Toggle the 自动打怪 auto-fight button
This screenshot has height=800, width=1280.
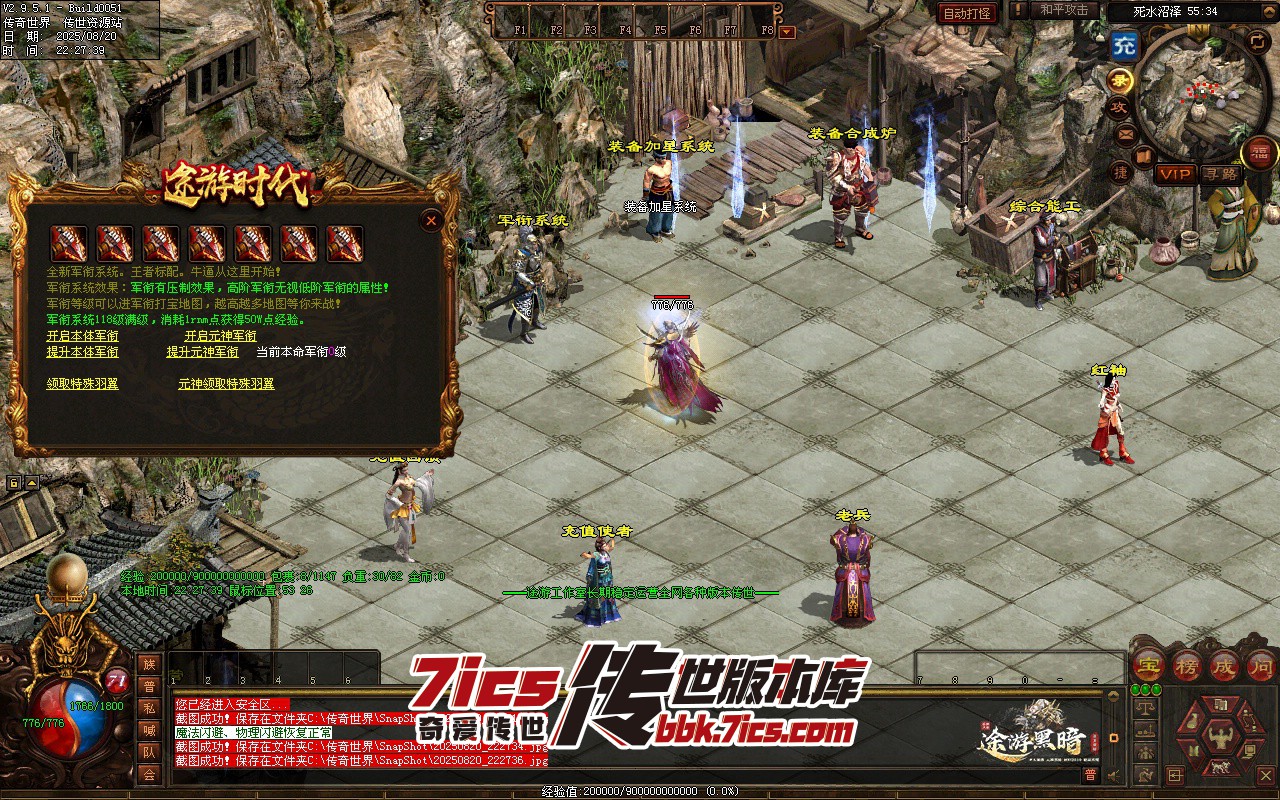pos(968,13)
